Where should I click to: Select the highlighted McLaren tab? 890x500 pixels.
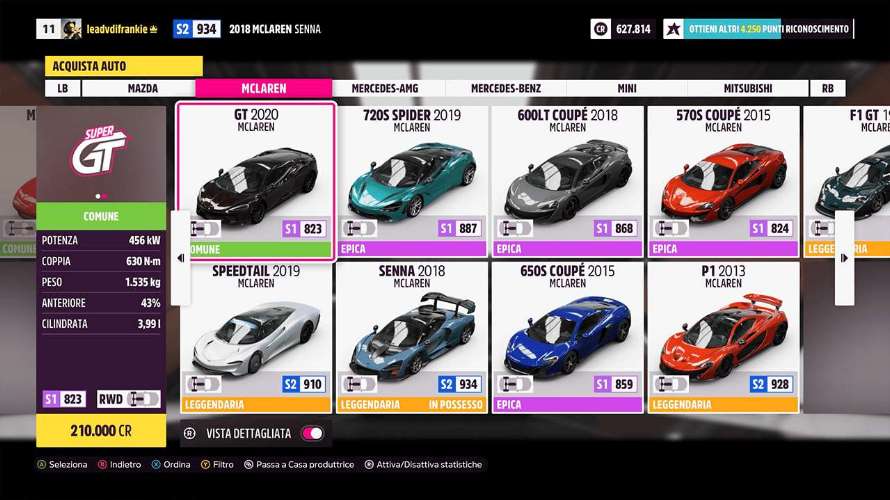[263, 88]
